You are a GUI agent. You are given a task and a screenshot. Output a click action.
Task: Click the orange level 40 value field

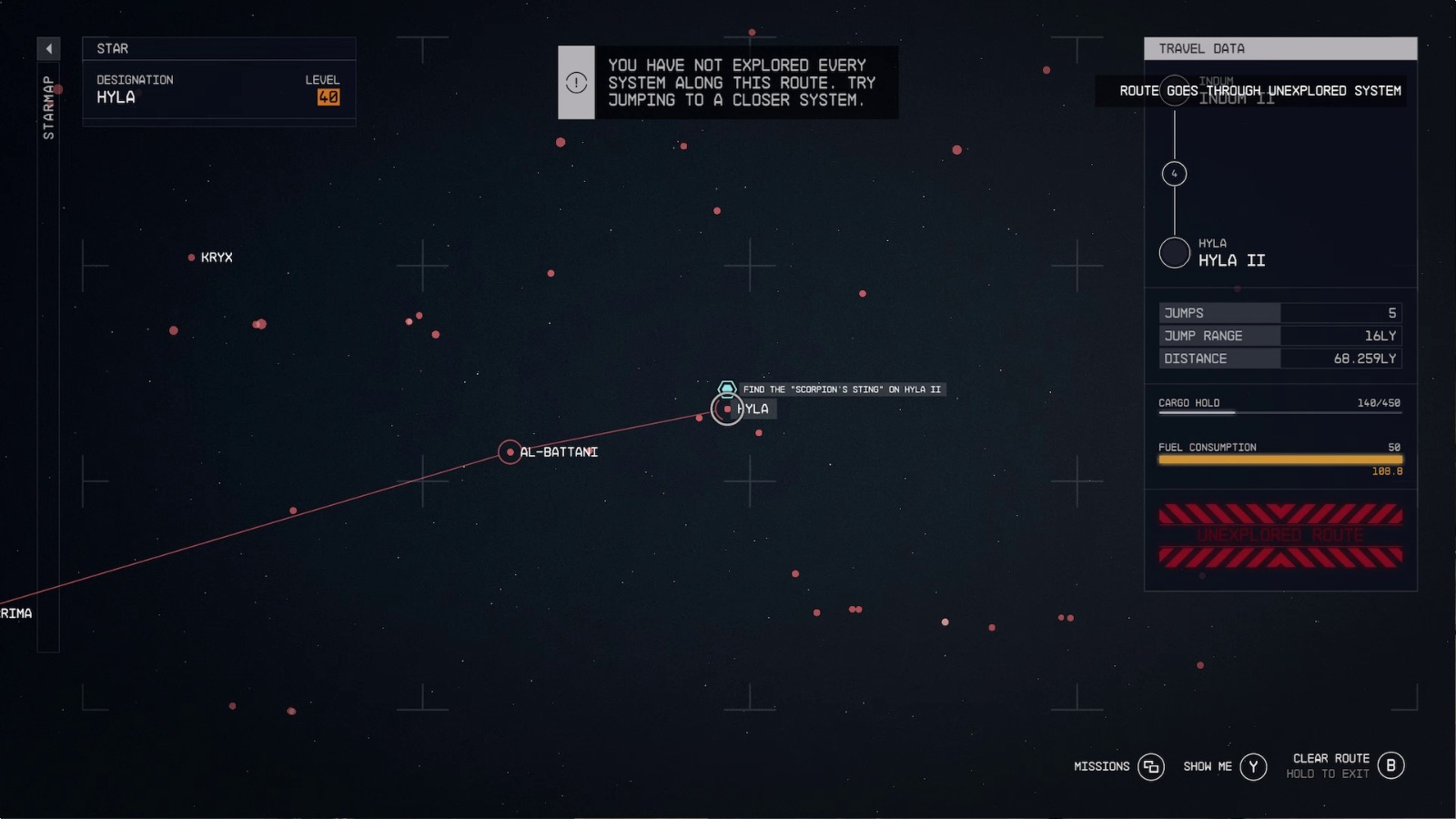[x=329, y=97]
